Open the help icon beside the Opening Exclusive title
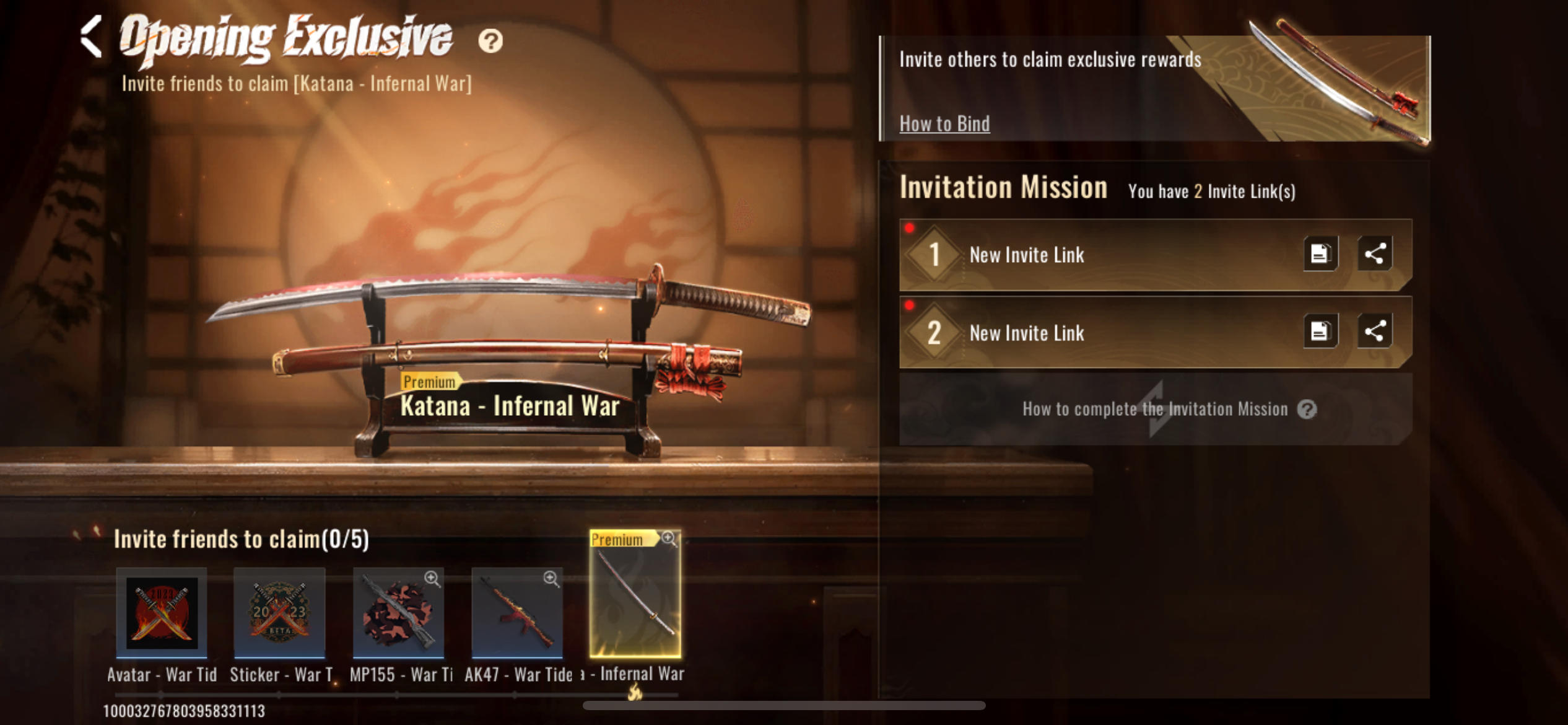 [490, 41]
